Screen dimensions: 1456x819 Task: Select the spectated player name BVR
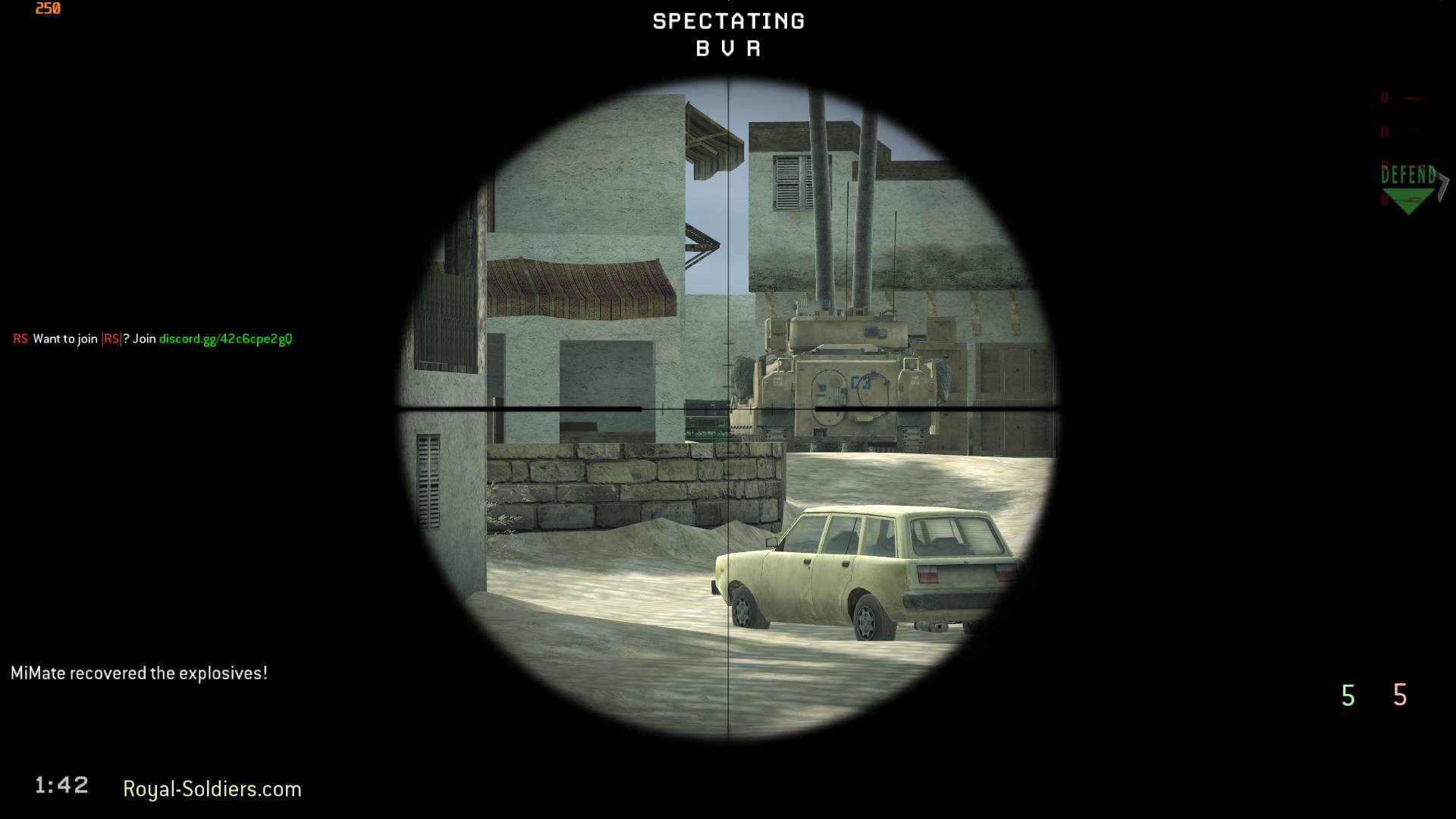(x=727, y=49)
